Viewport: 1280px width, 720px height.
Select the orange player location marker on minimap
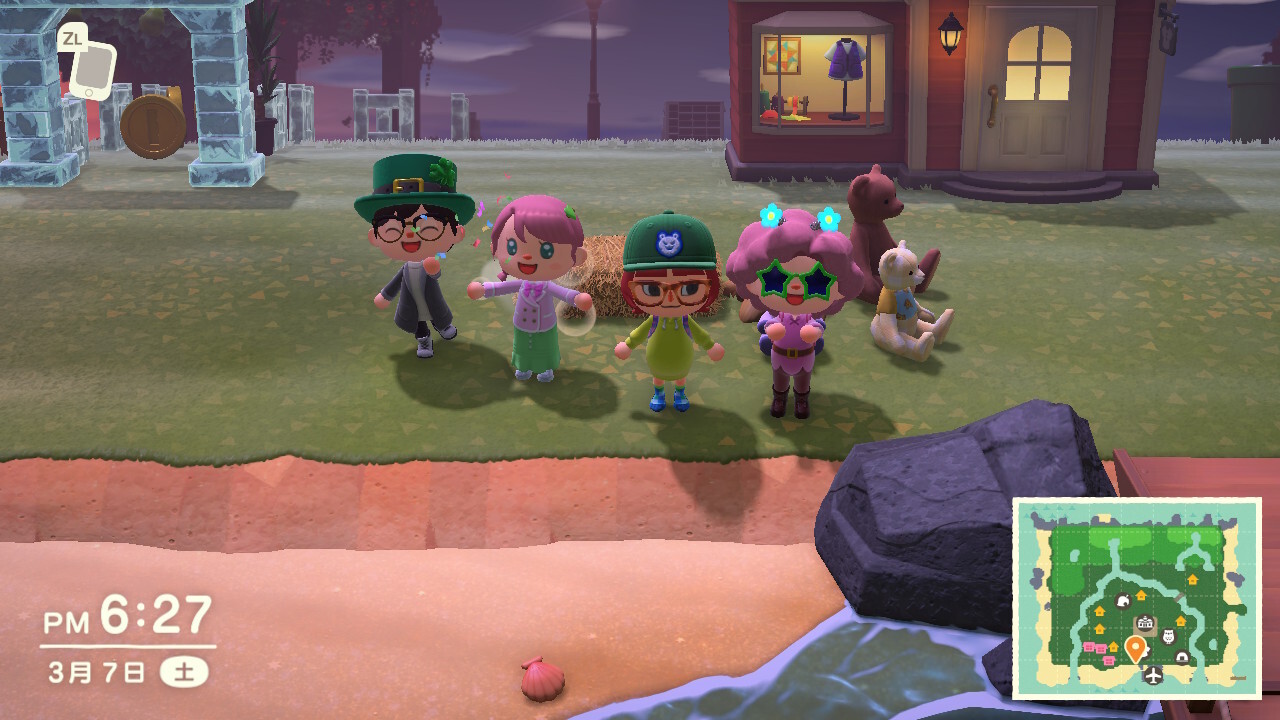point(1135,648)
